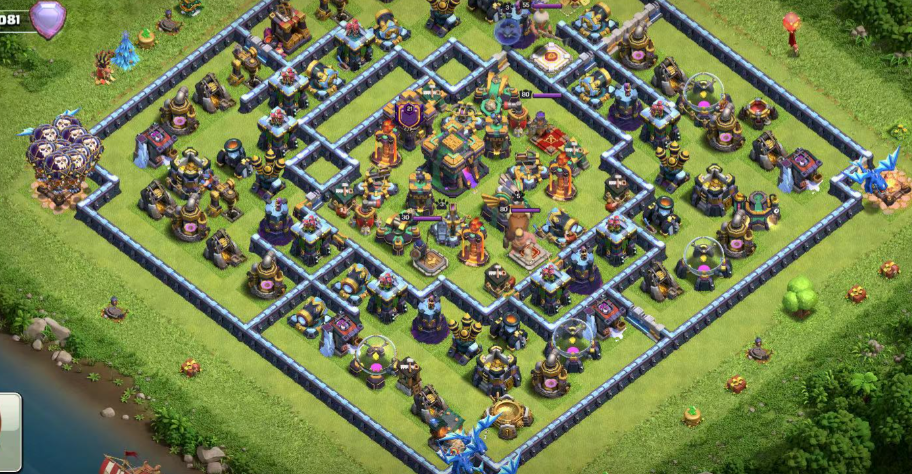This screenshot has width=912, height=474.
Task: Open the purple league shield badge
Action: point(47,18)
